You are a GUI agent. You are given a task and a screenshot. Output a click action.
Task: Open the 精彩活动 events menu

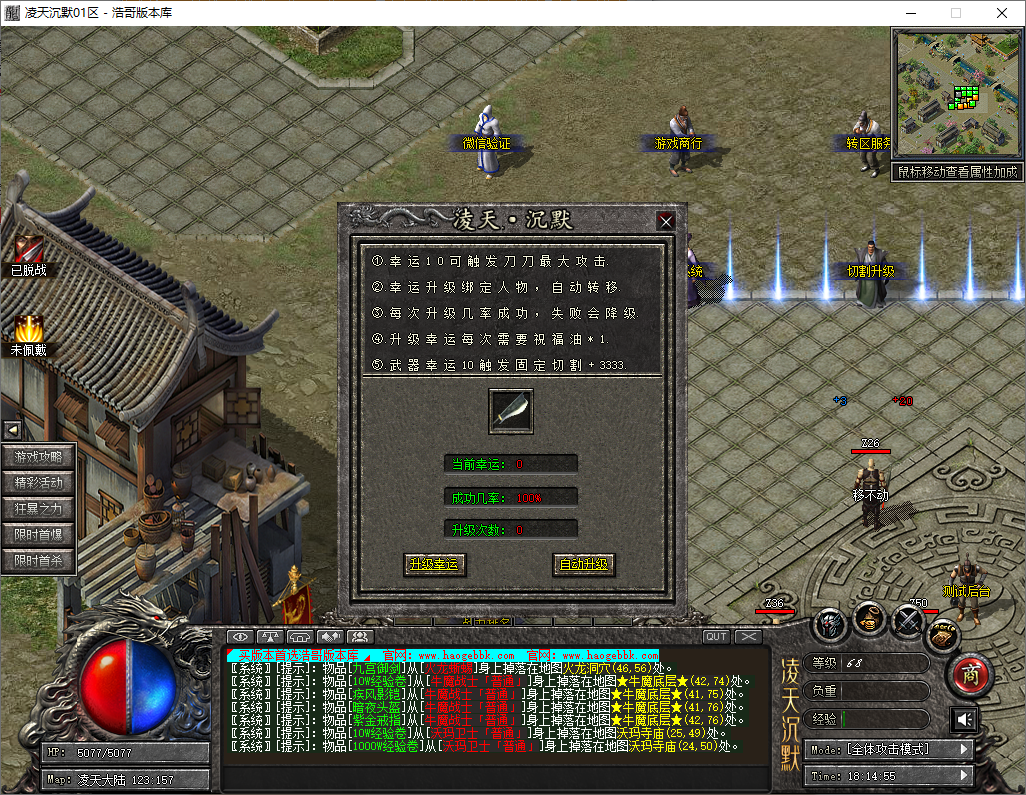(x=39, y=483)
